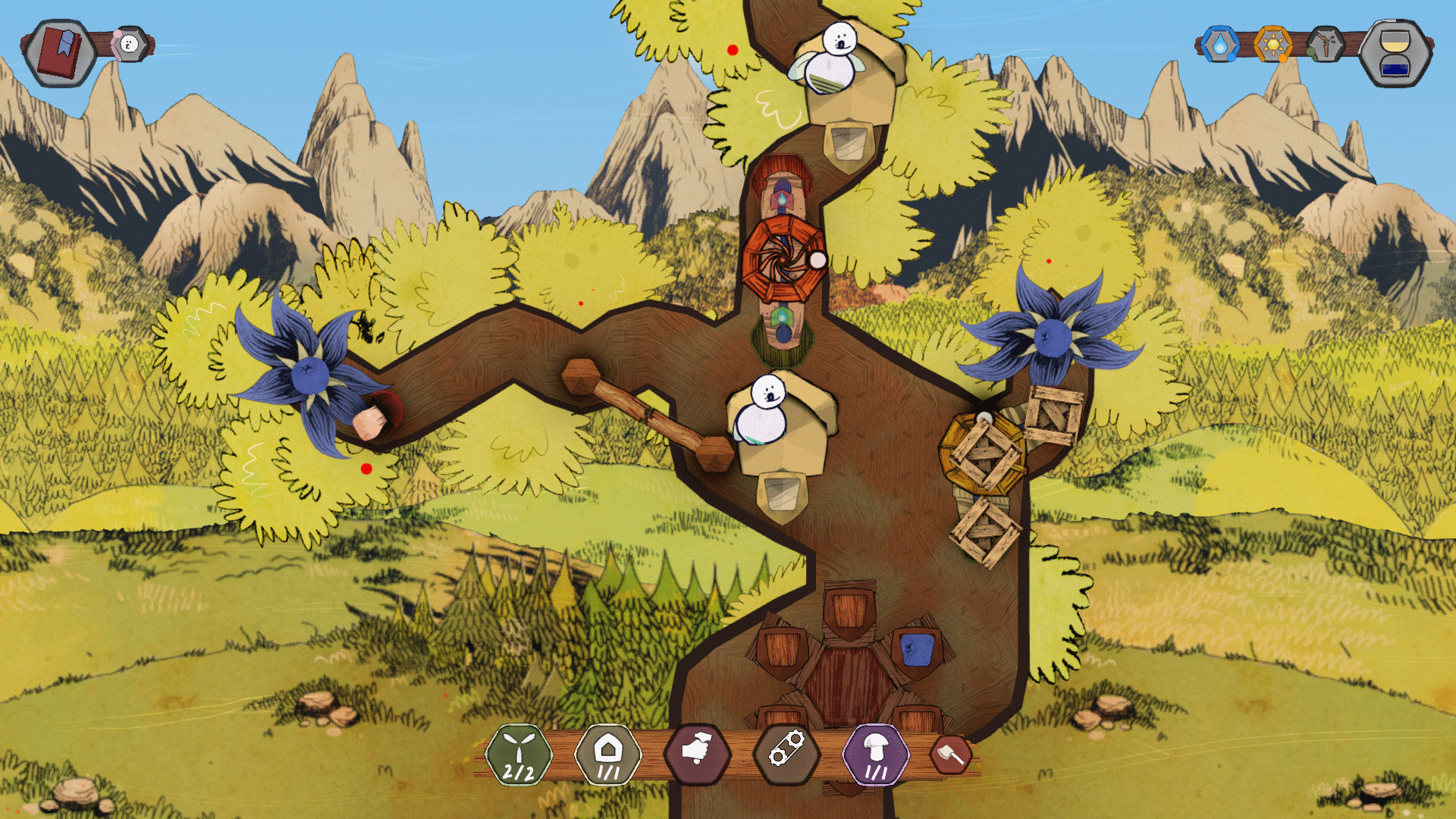Click the hourglass time button
Screen dimensions: 1456x819
[1395, 53]
